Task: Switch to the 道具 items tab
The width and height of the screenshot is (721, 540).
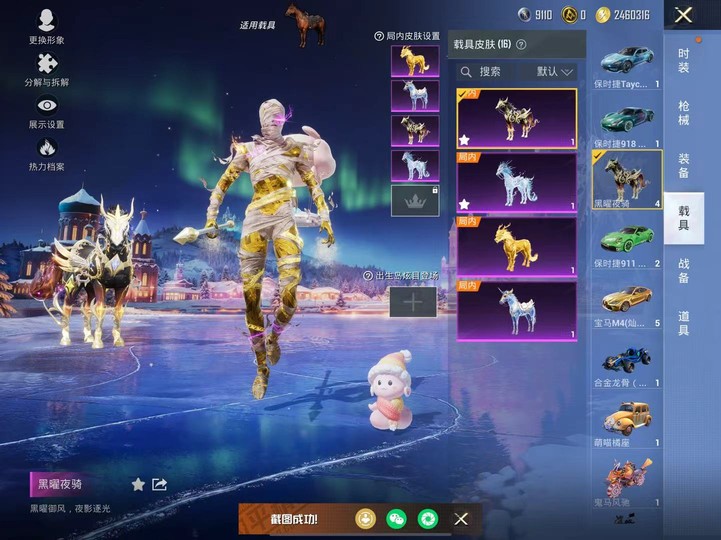Action: [683, 323]
